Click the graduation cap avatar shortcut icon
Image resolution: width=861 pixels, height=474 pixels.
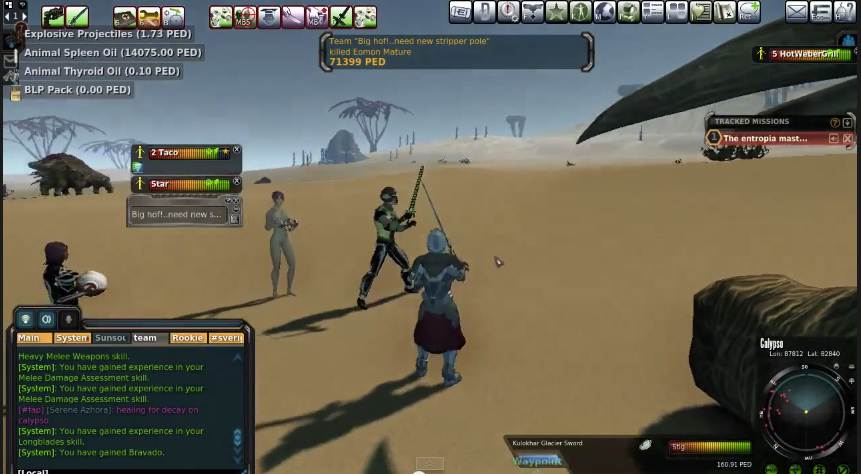point(270,16)
